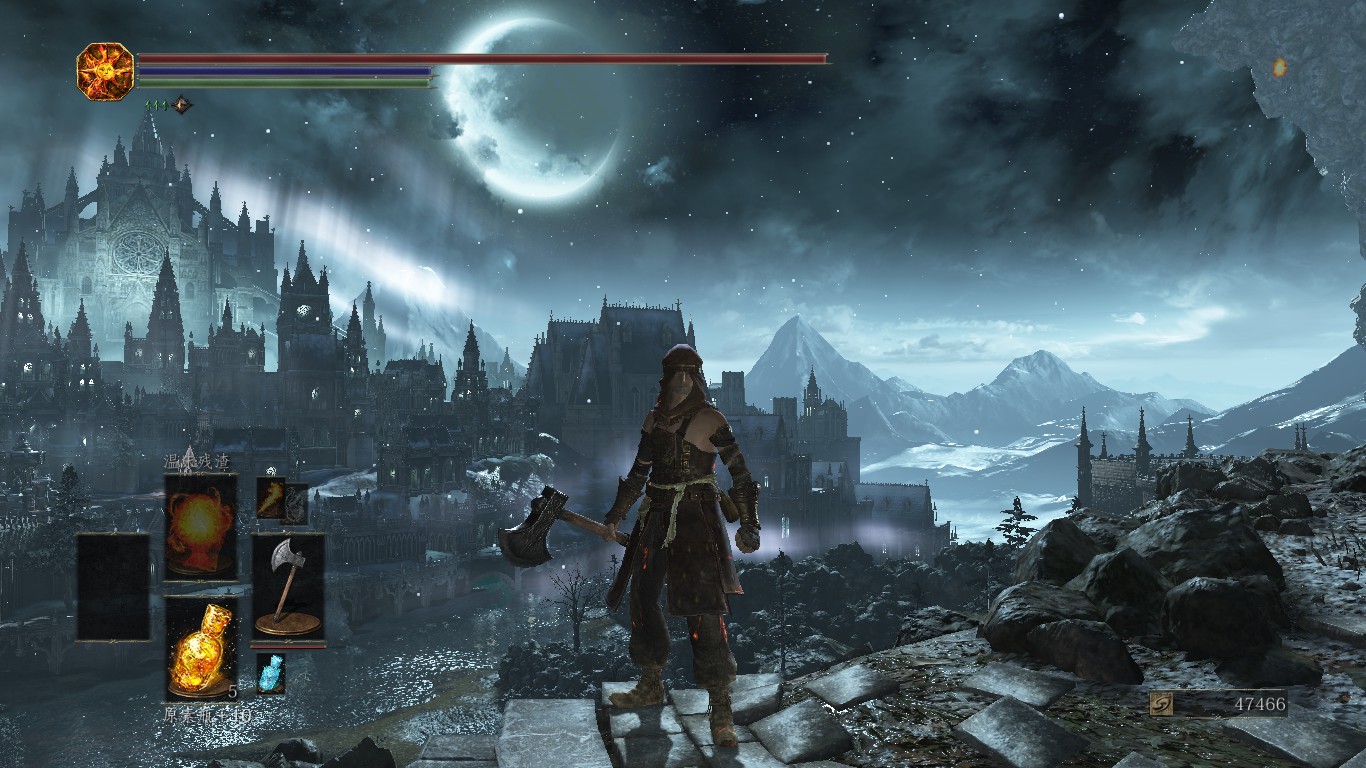Select the sun covenant emblem icon

click(x=105, y=70)
